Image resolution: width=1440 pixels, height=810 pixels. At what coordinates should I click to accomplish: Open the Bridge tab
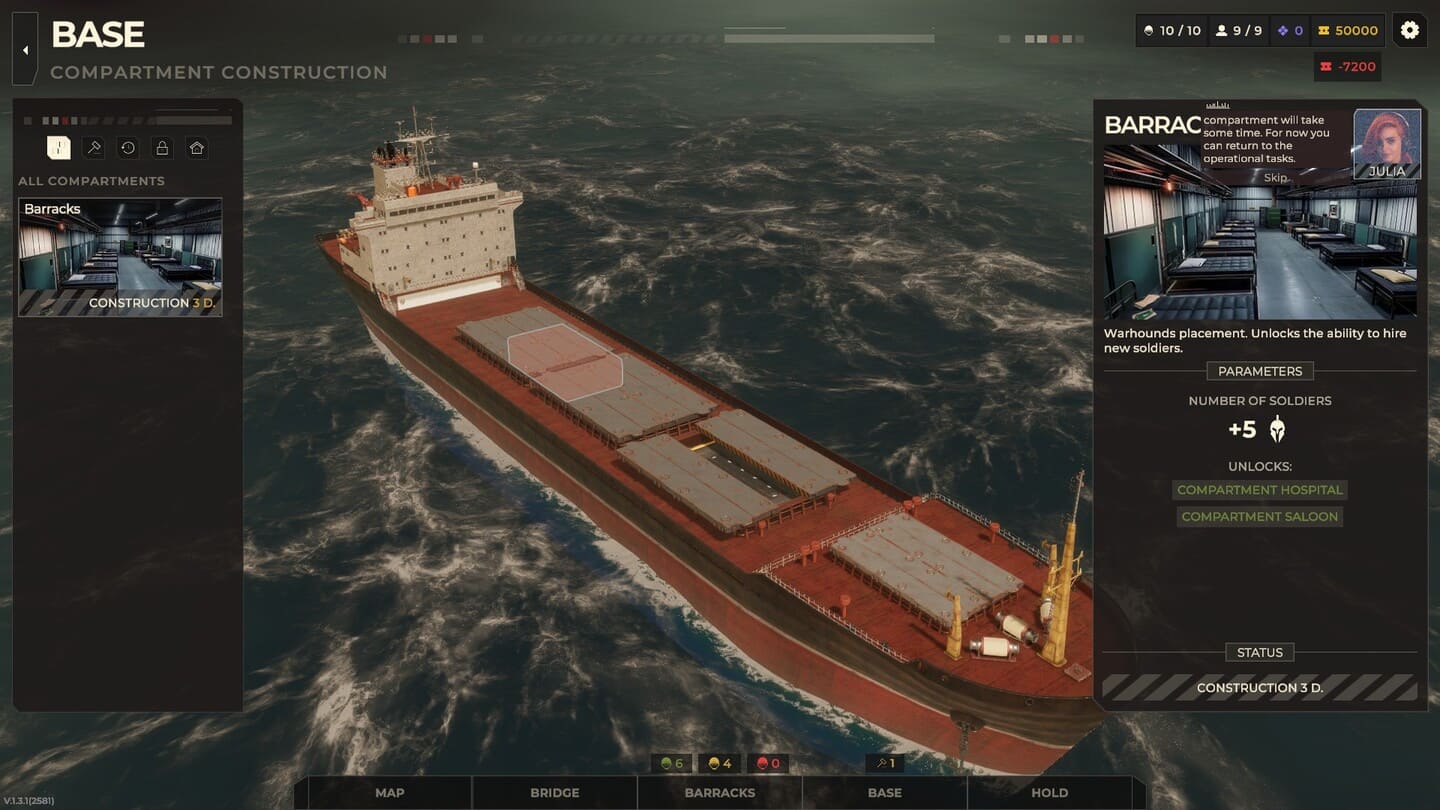click(554, 792)
